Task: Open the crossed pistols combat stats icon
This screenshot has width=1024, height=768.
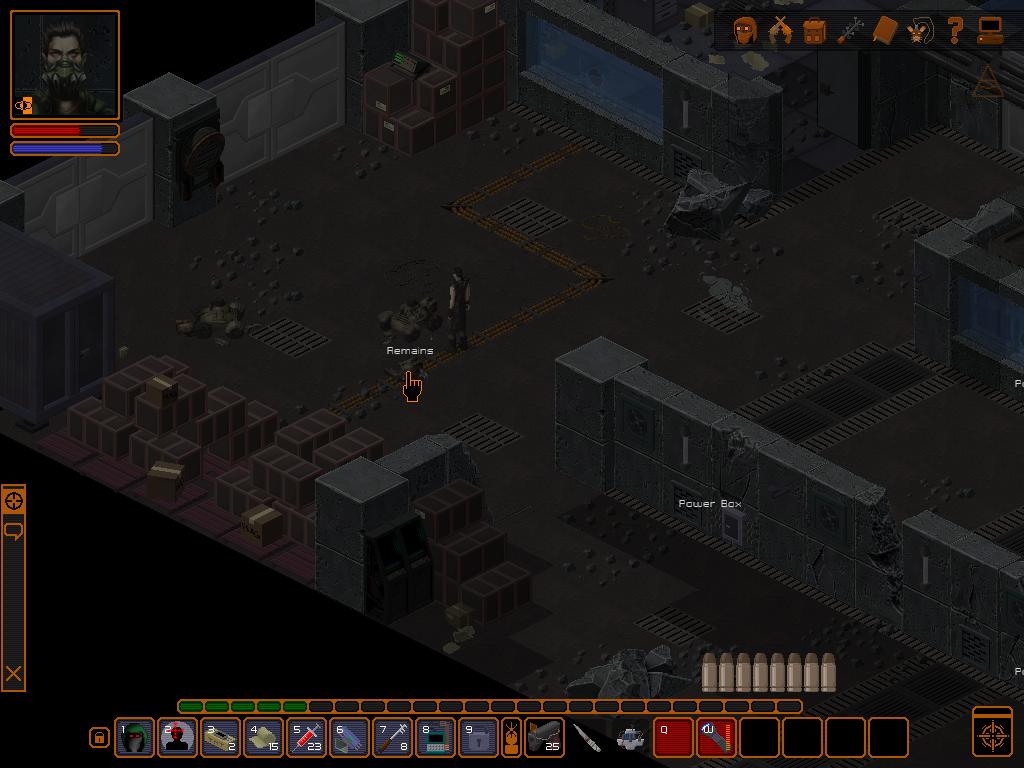Action: coord(780,30)
